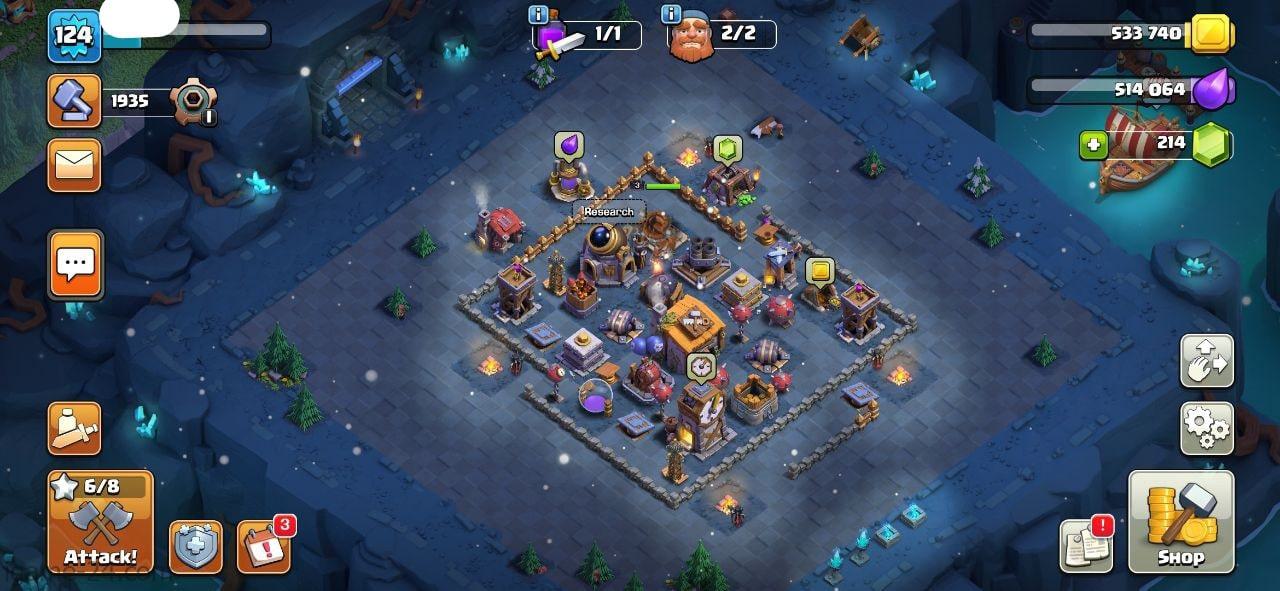Screen dimensions: 1280x591
Task: Open the profile level 124 badge
Action: pyautogui.click(x=74, y=36)
